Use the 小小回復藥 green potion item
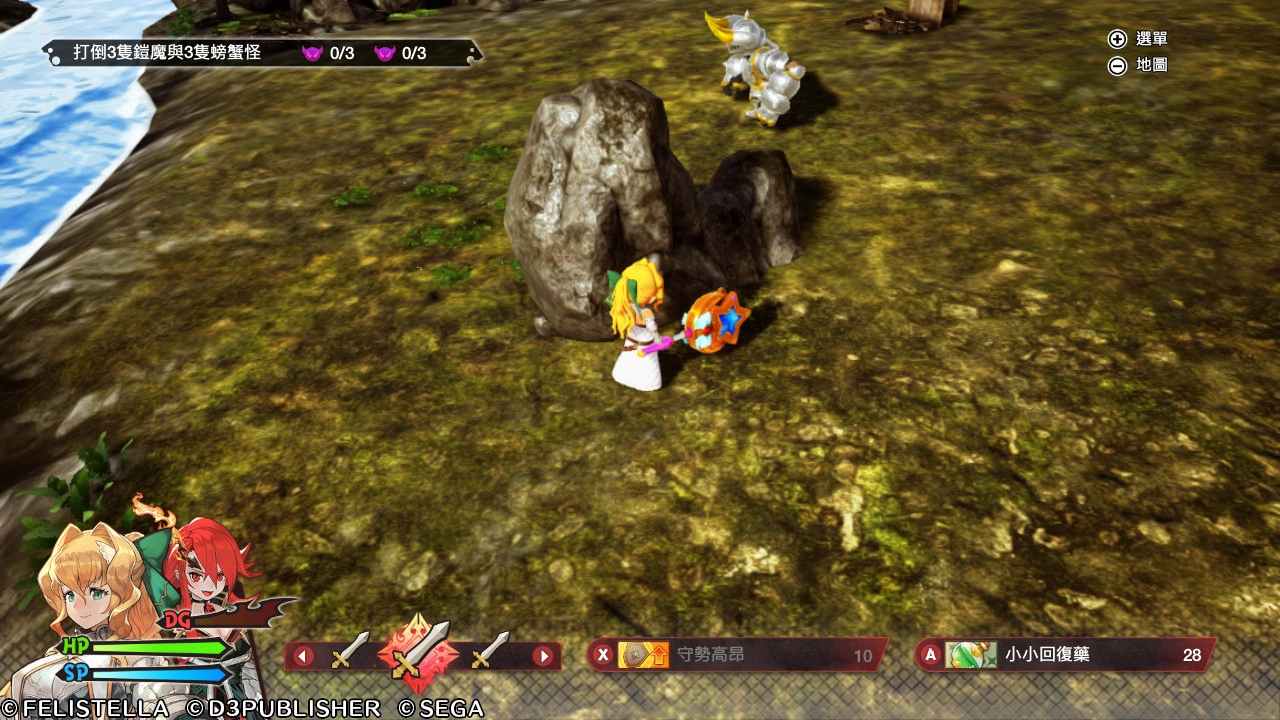Image resolution: width=1280 pixels, height=720 pixels. [1064, 655]
